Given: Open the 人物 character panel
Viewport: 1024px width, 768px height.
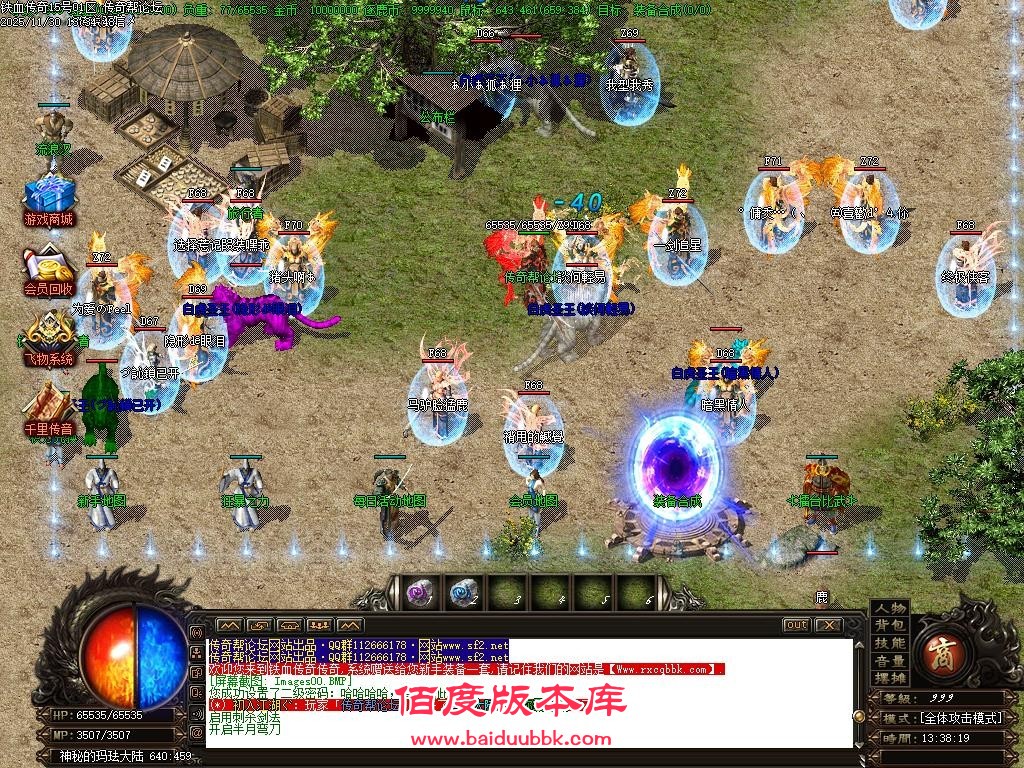Looking at the screenshot, I should tap(889, 608).
